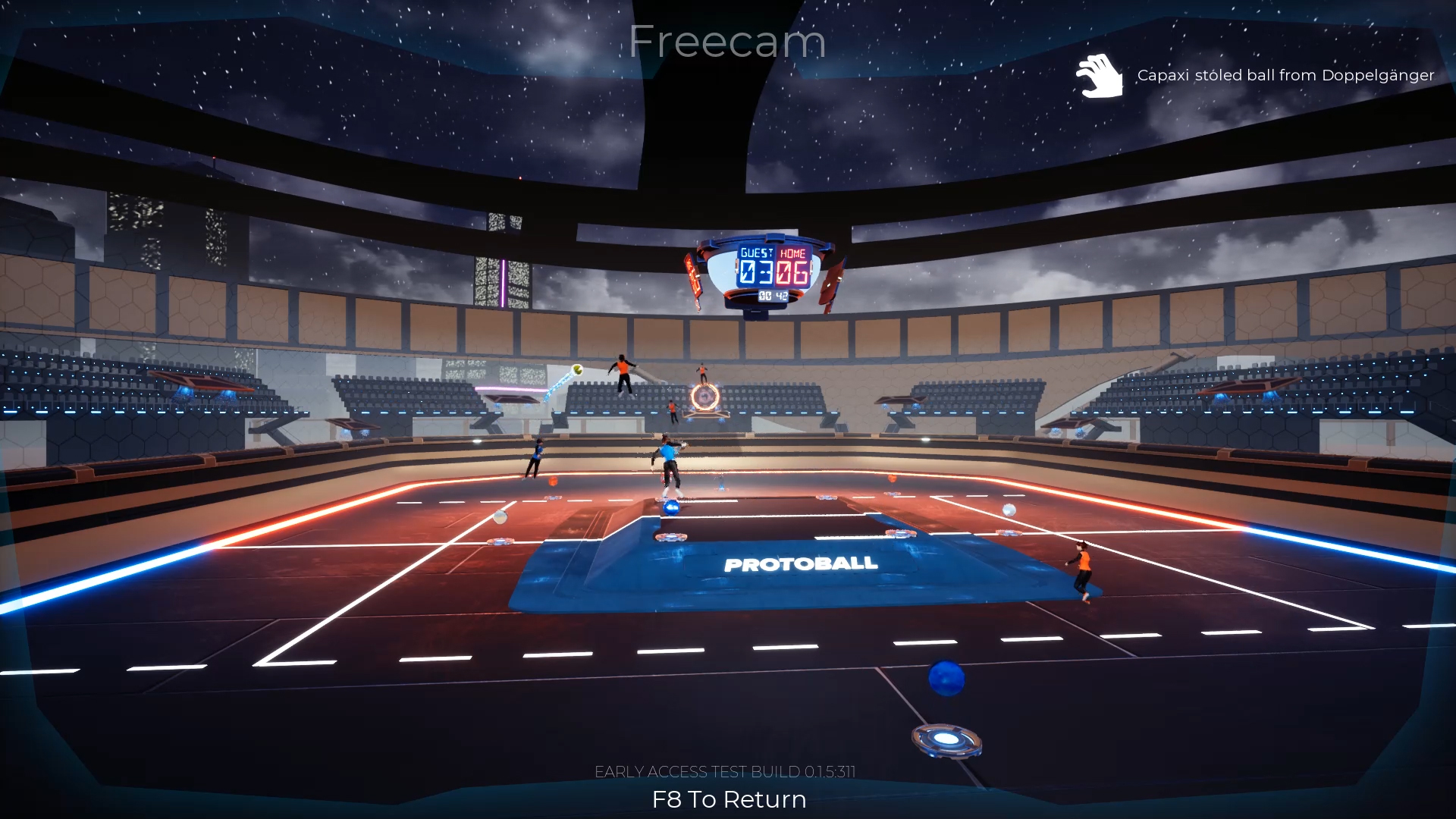Click the PROTOBALL center court logo
The width and height of the screenshot is (1456, 819).
coord(800,564)
